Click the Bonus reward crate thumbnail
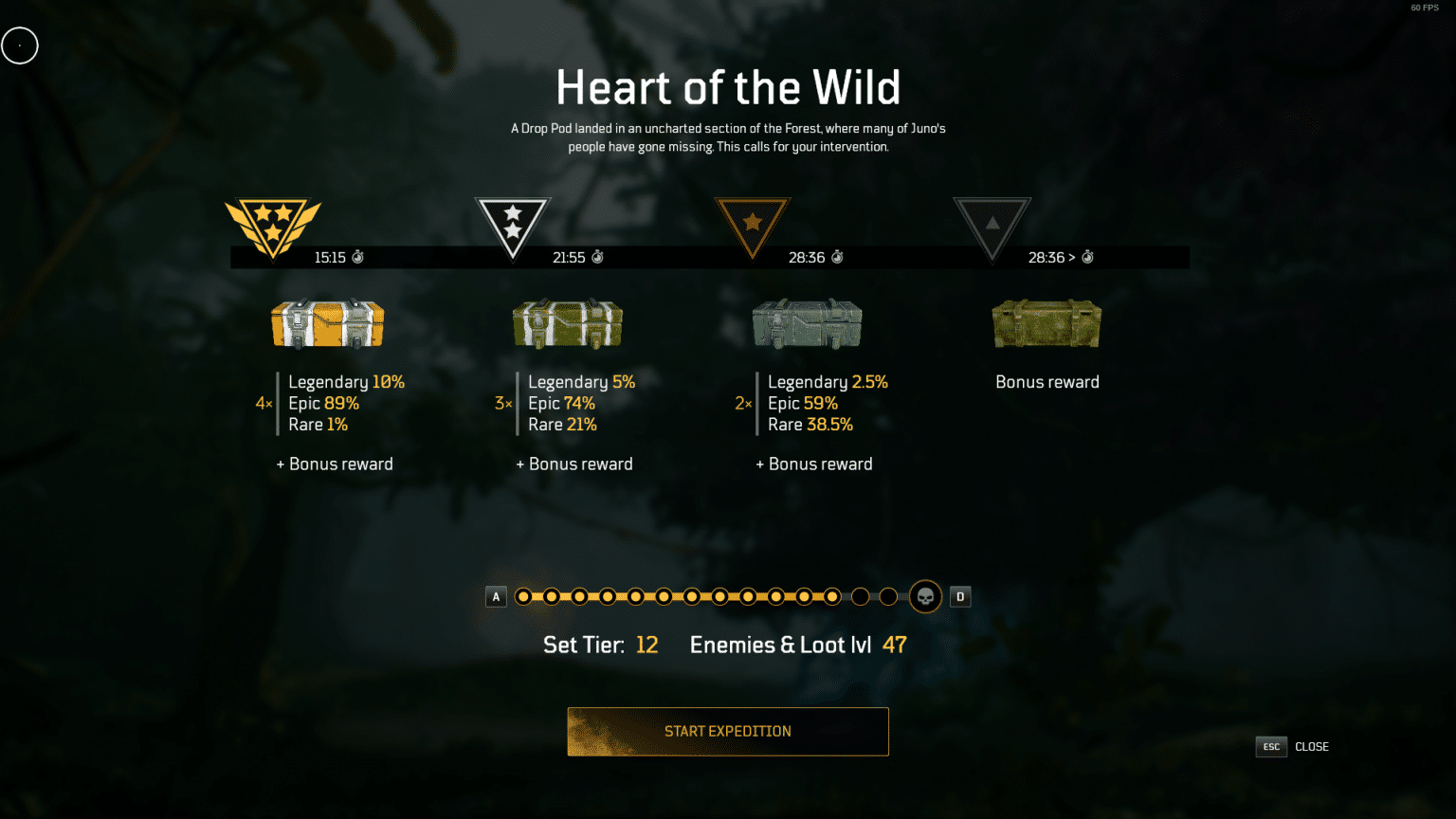The image size is (1456, 819). pyautogui.click(x=1046, y=323)
